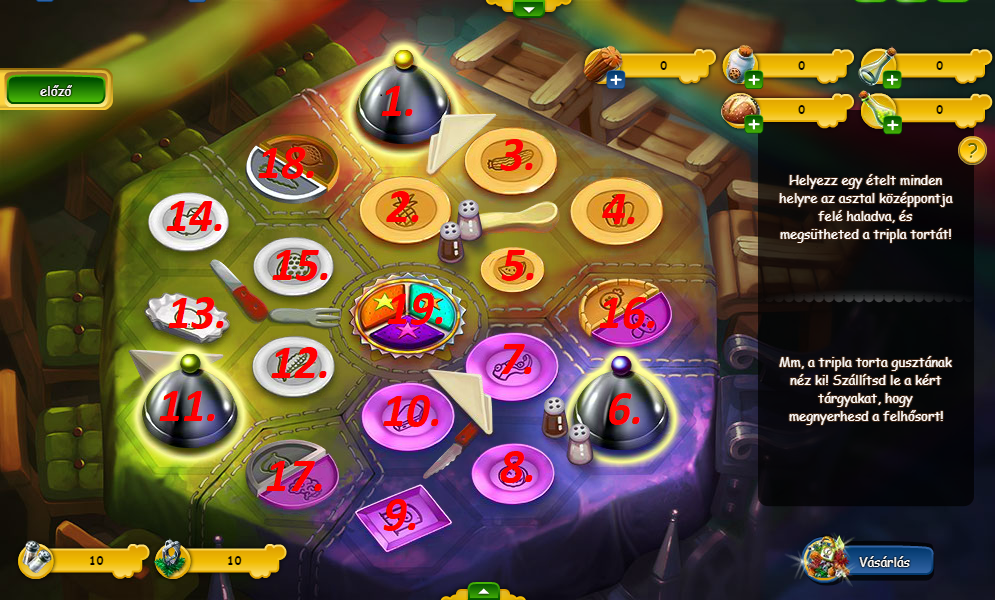Add more of the wooden log resource
The width and height of the screenshot is (995, 600).
[615, 80]
